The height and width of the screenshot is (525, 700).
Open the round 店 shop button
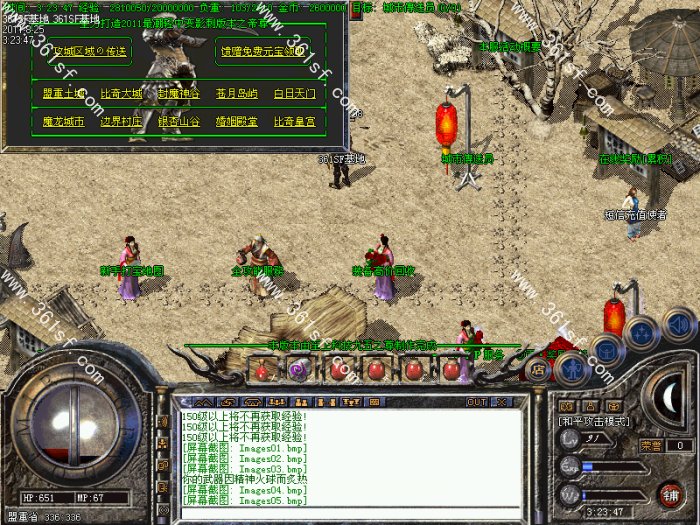pos(536,369)
